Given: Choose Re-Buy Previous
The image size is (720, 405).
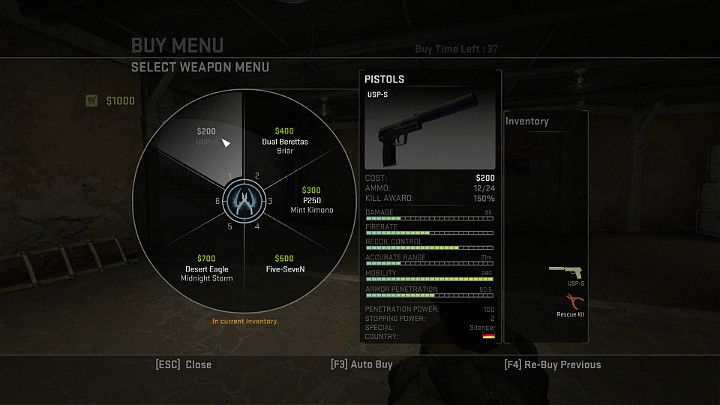Looking at the screenshot, I should 553,365.
